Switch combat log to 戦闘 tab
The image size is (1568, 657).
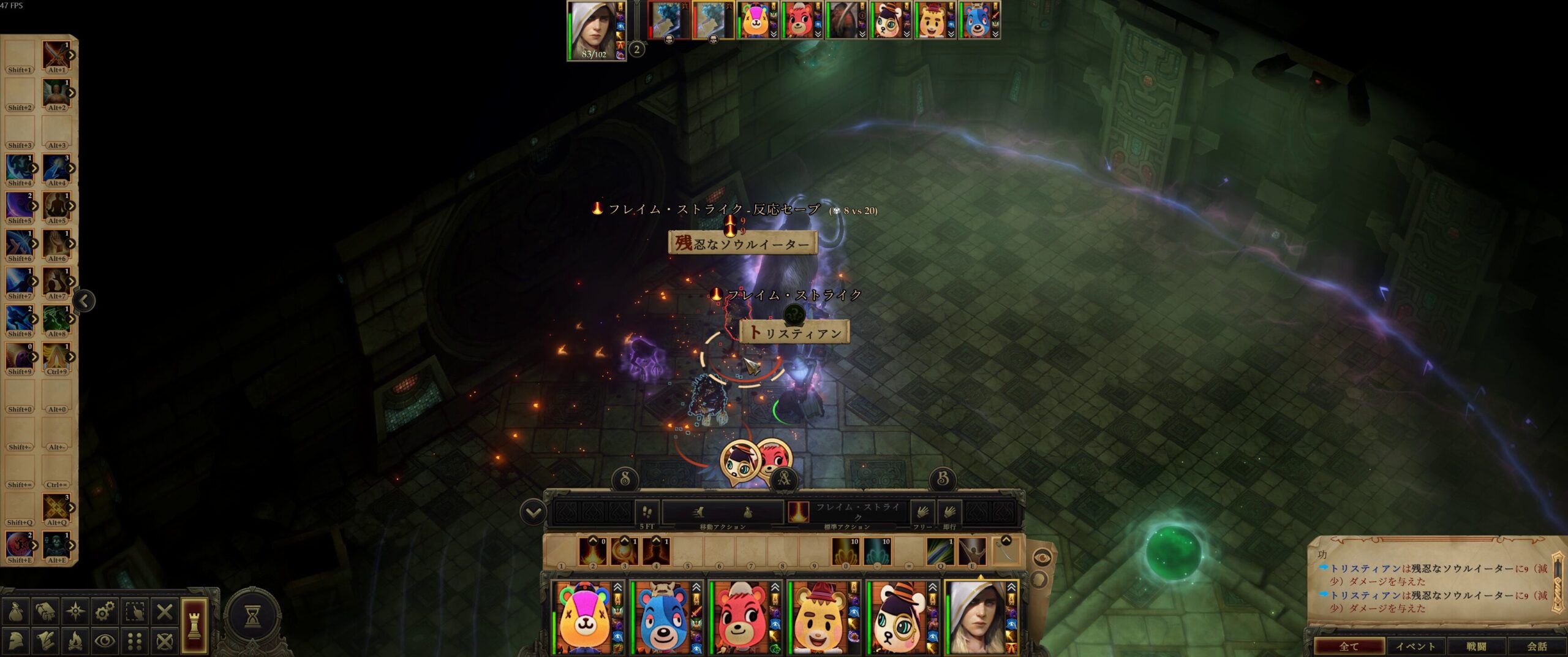pos(1477,646)
